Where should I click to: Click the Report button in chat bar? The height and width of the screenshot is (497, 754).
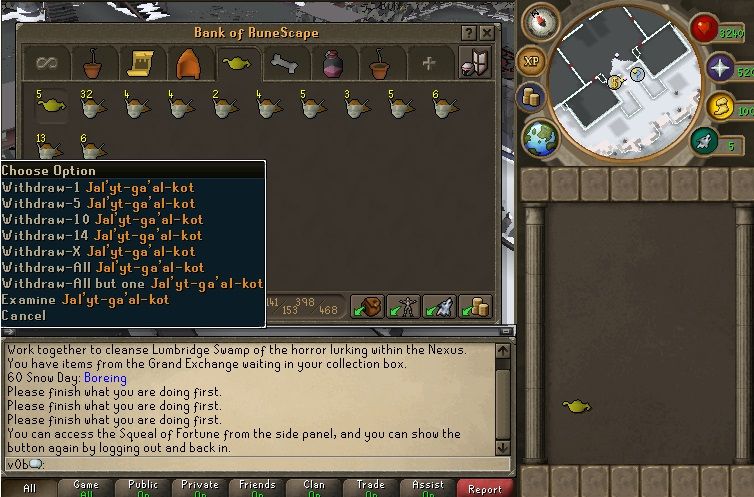point(485,488)
